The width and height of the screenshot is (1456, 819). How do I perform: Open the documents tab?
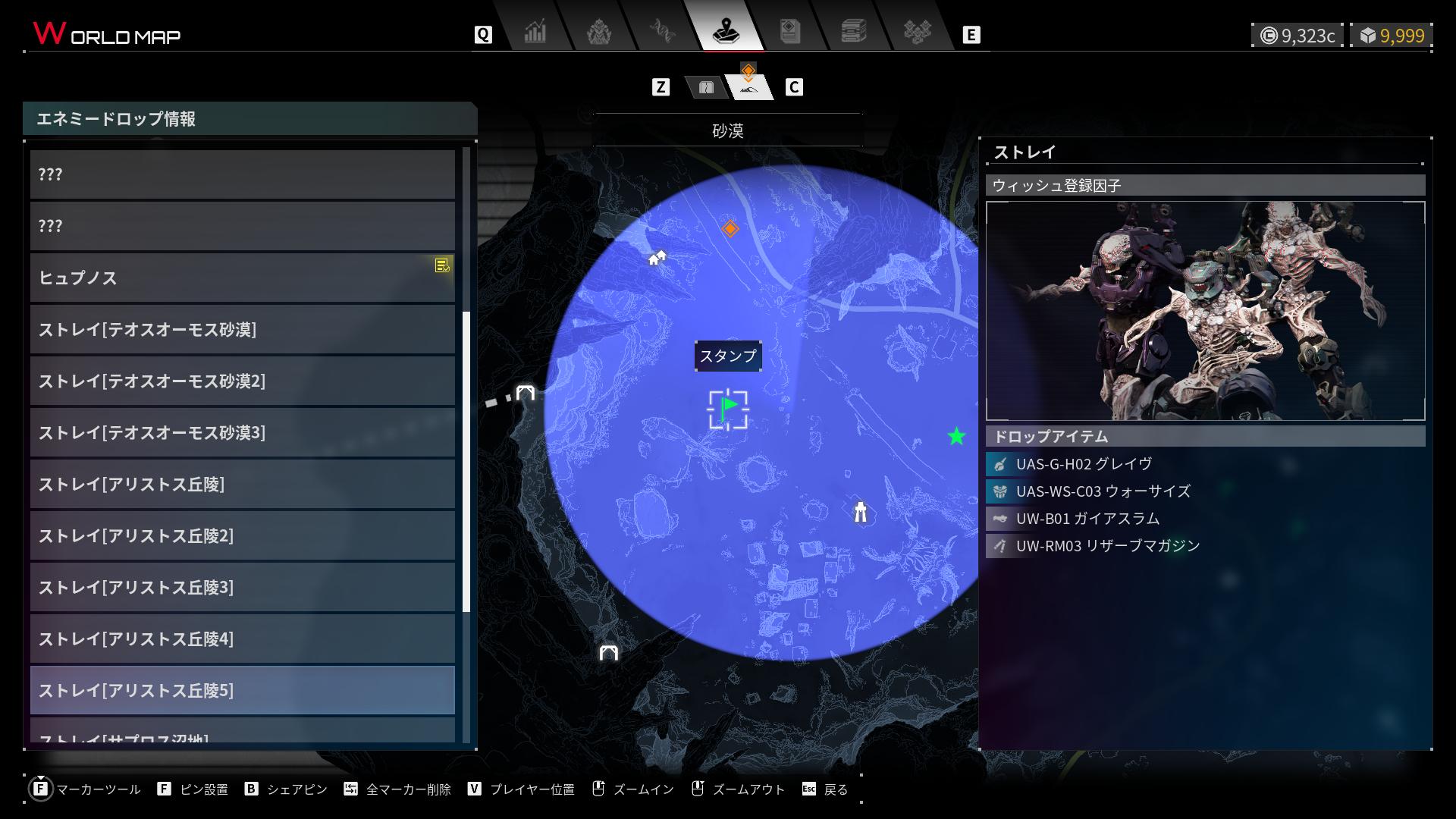click(x=790, y=32)
